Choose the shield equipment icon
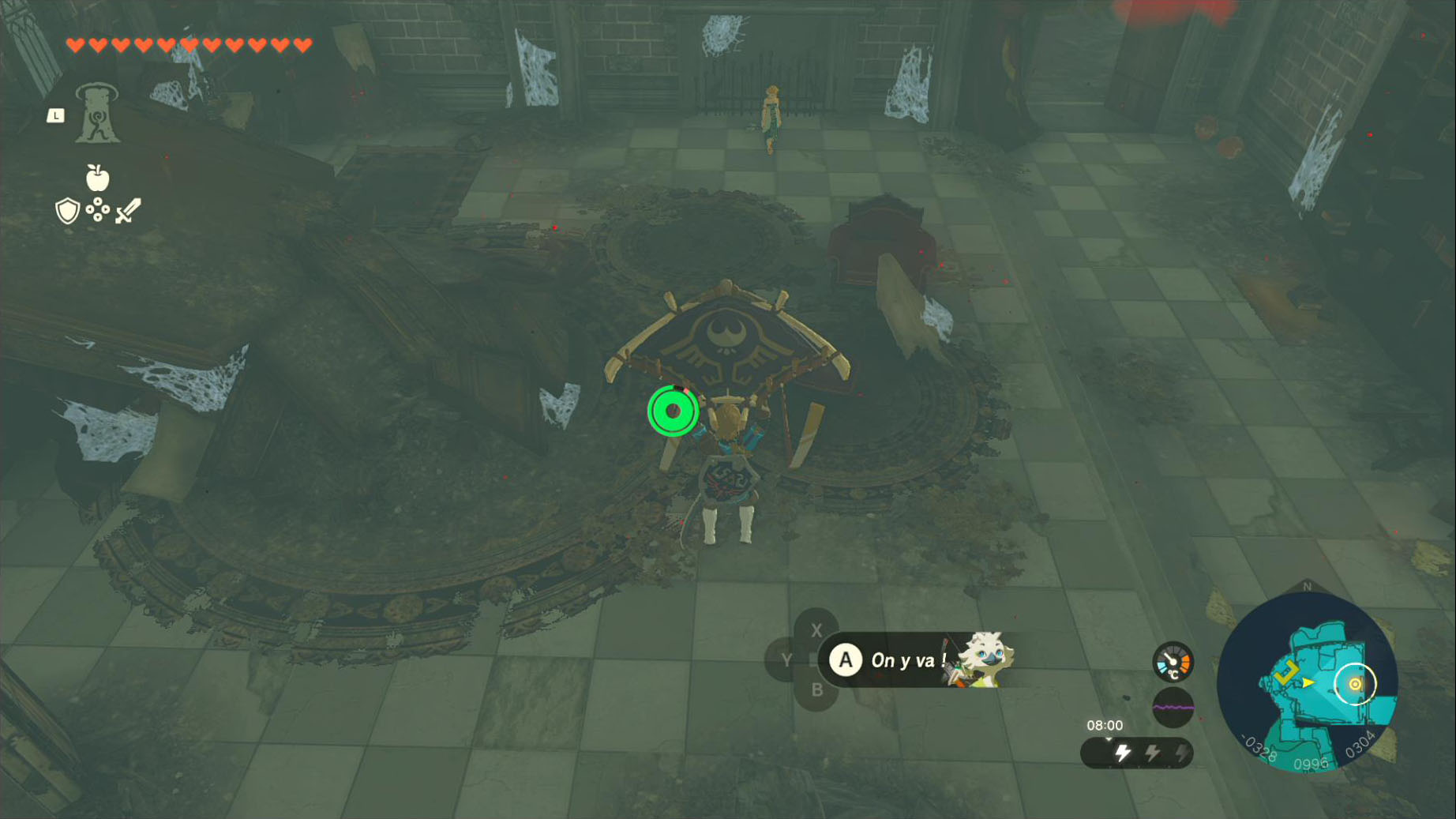 point(68,211)
